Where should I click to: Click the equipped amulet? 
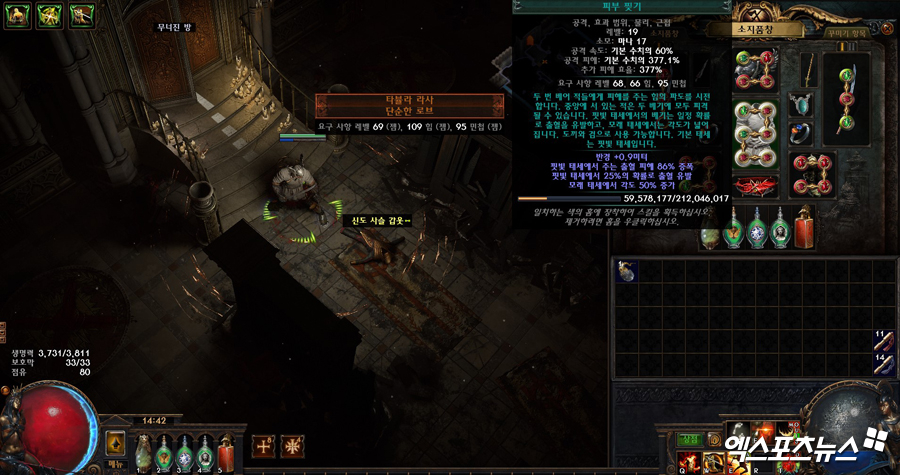800,104
